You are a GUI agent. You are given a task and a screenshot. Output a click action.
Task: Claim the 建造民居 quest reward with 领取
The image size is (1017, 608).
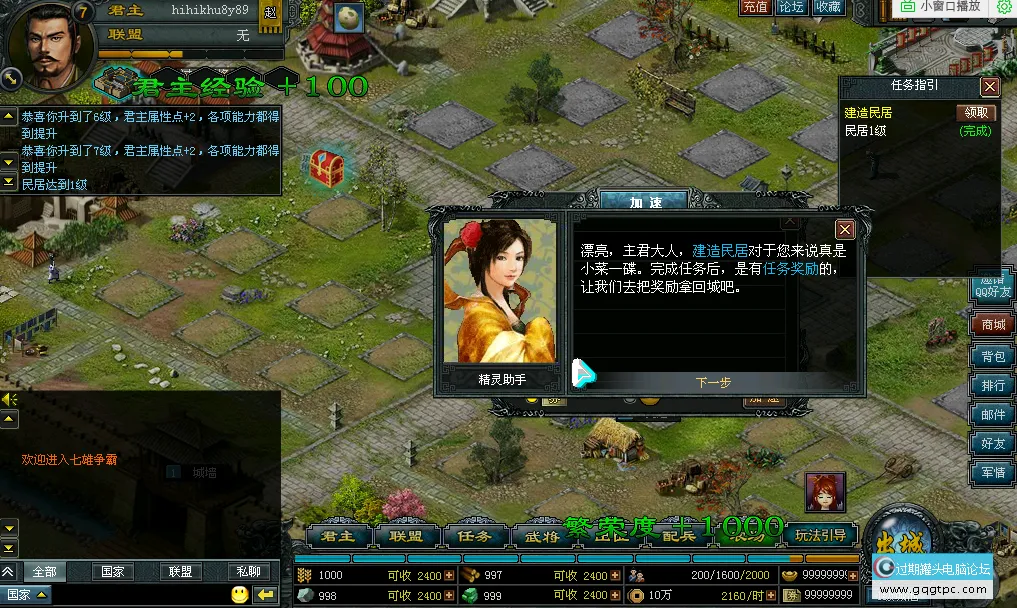[977, 113]
